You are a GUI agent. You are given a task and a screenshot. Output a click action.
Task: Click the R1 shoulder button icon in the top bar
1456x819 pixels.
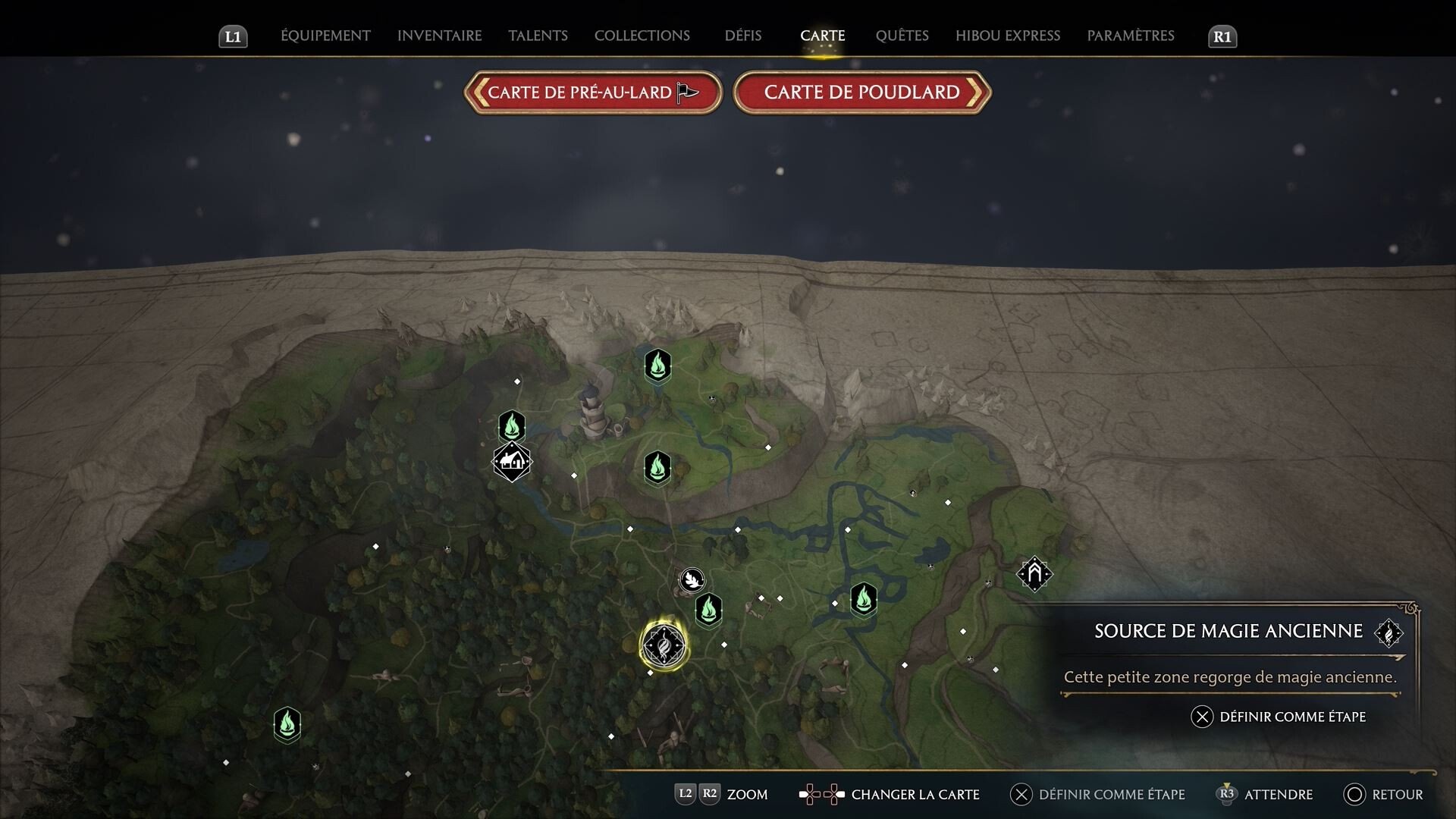point(1222,36)
